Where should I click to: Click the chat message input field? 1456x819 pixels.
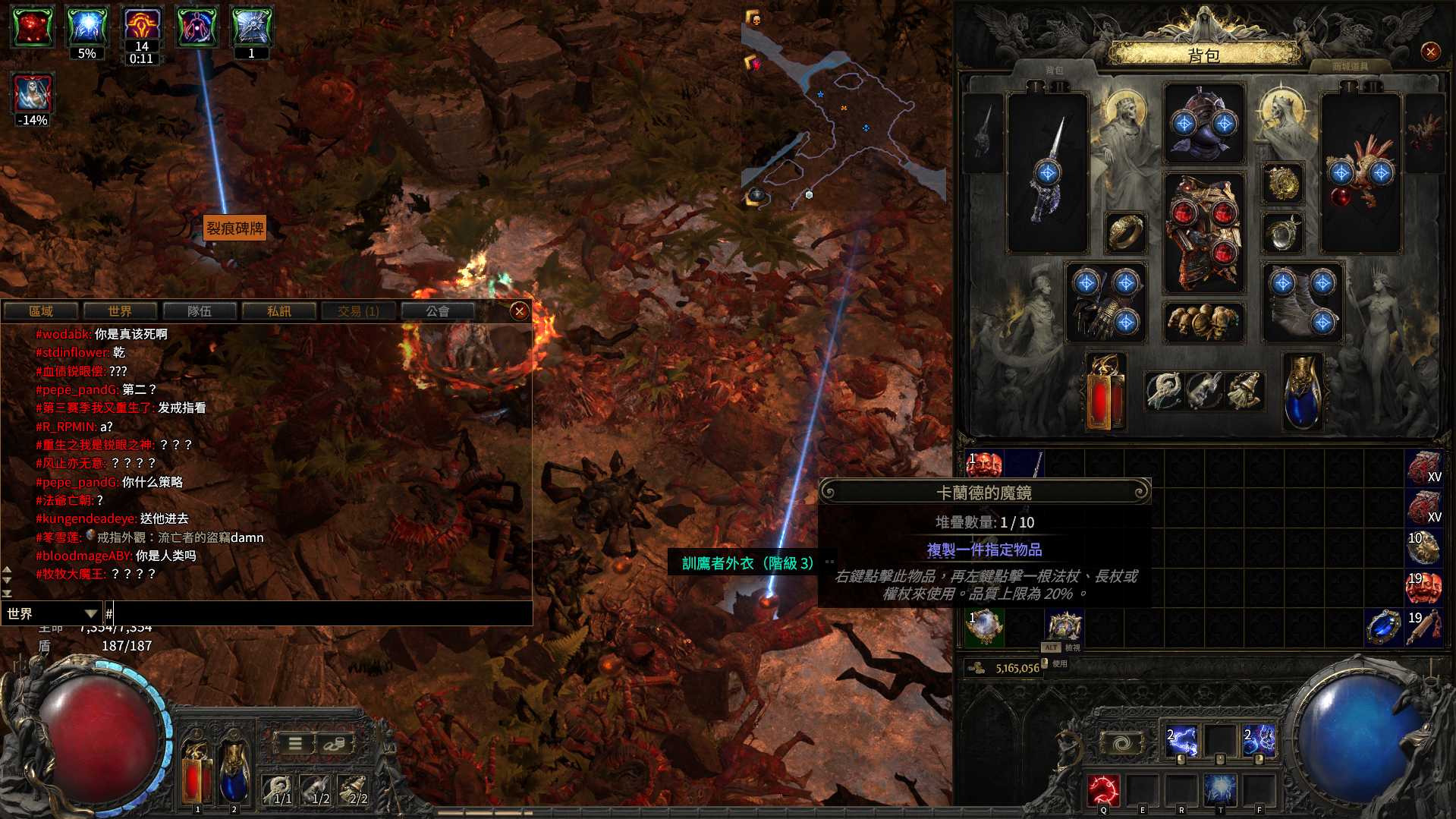[x=319, y=613]
